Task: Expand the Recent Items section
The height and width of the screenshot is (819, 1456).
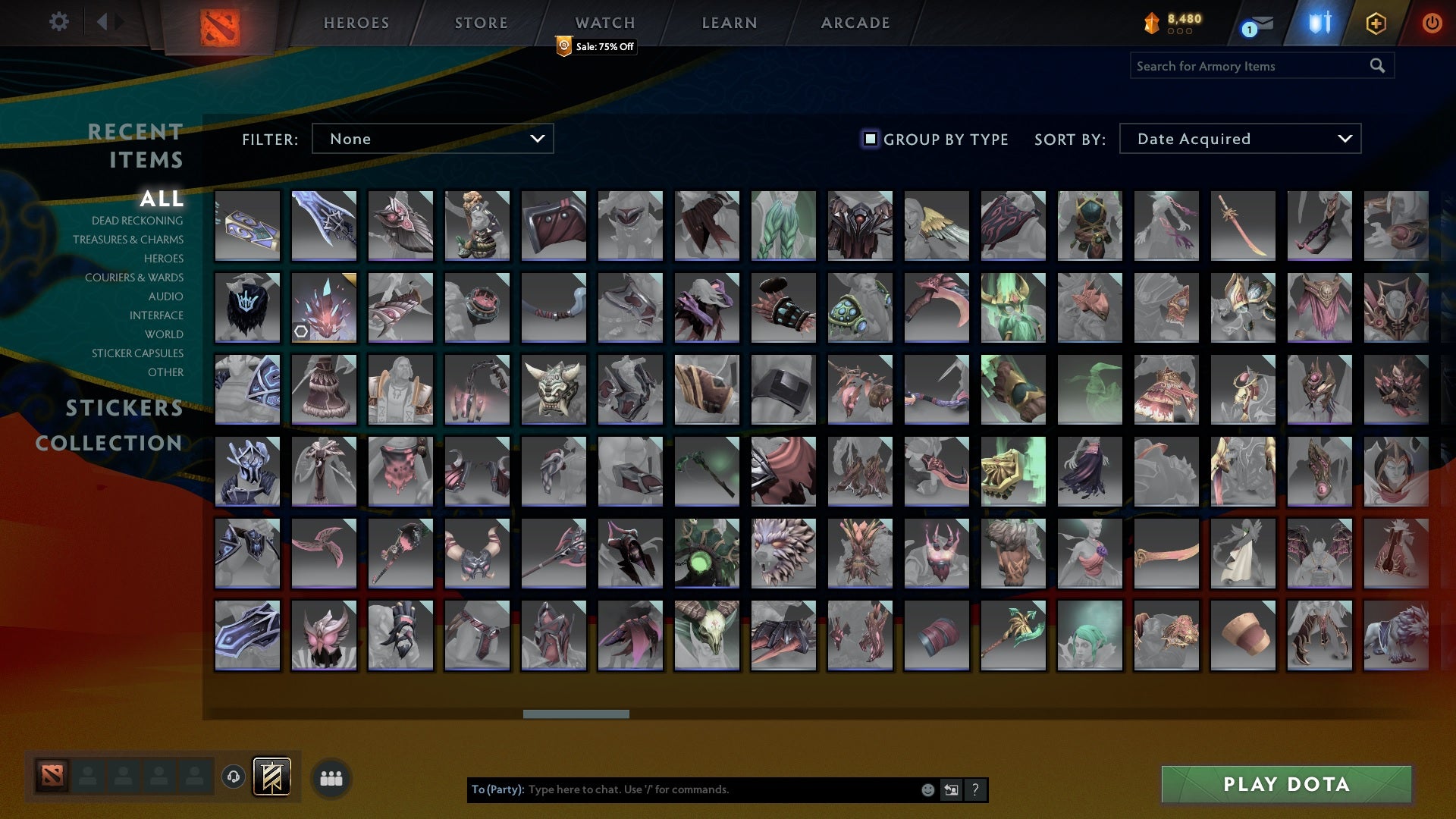Action: [135, 145]
